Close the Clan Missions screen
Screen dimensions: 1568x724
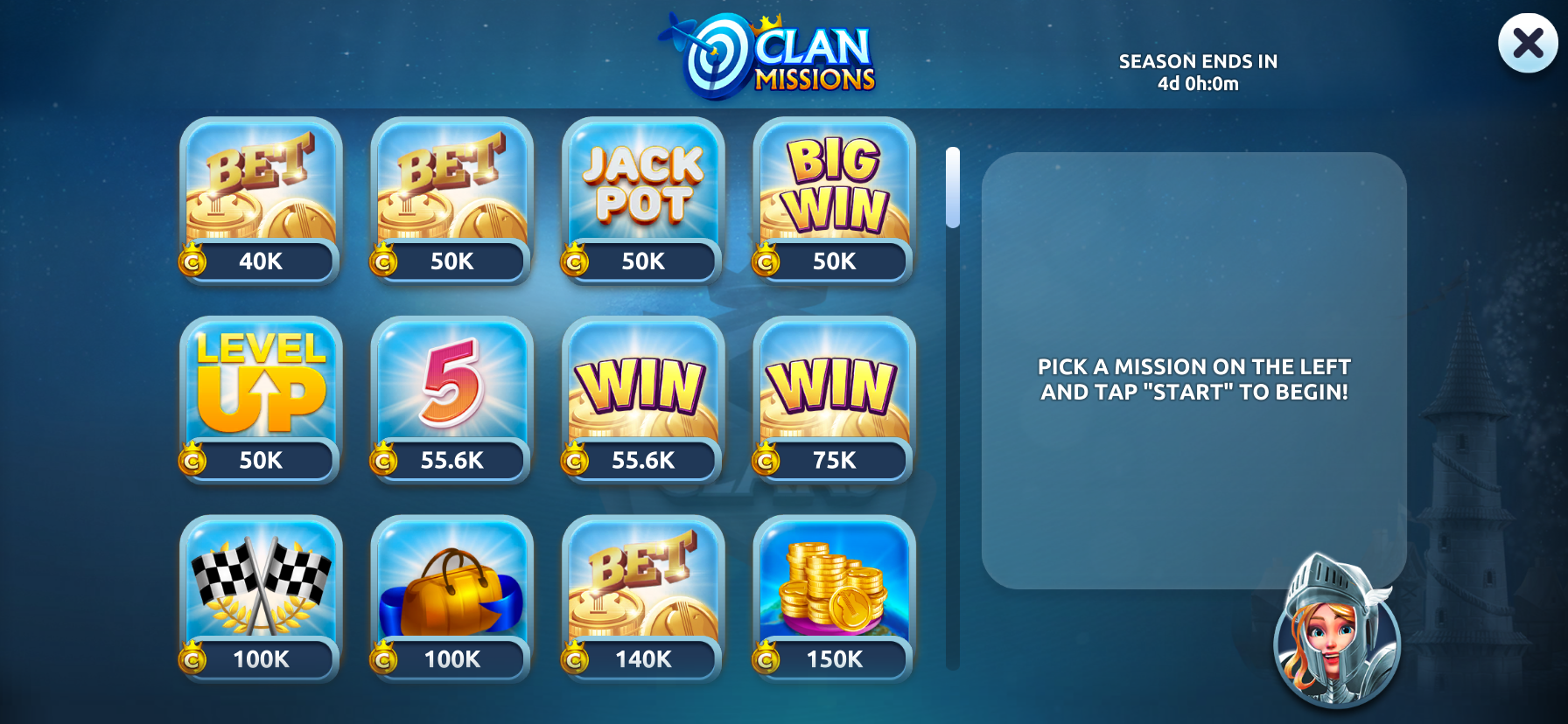pos(1527,43)
